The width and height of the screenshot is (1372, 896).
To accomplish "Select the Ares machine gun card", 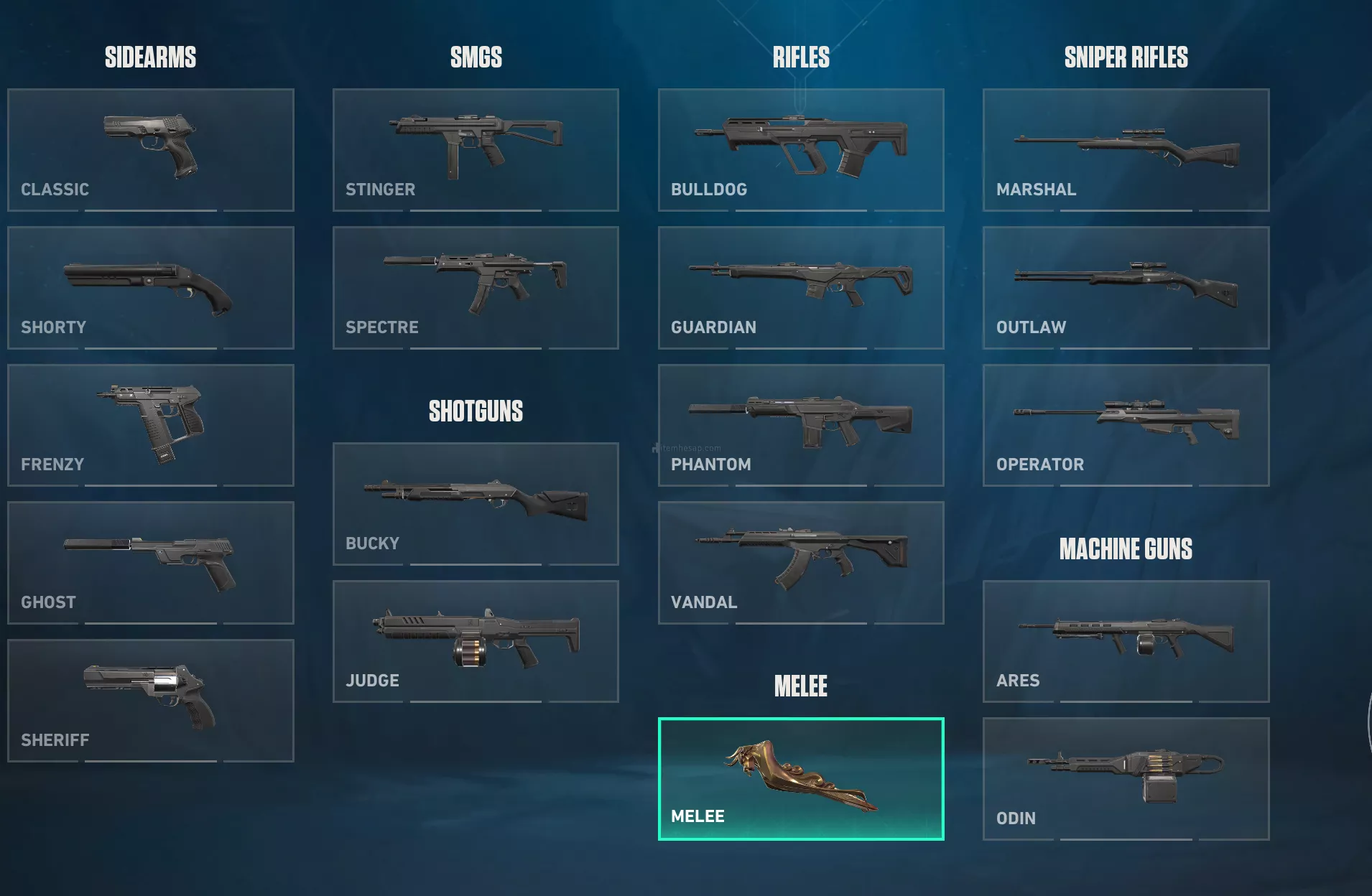I will (1126, 641).
